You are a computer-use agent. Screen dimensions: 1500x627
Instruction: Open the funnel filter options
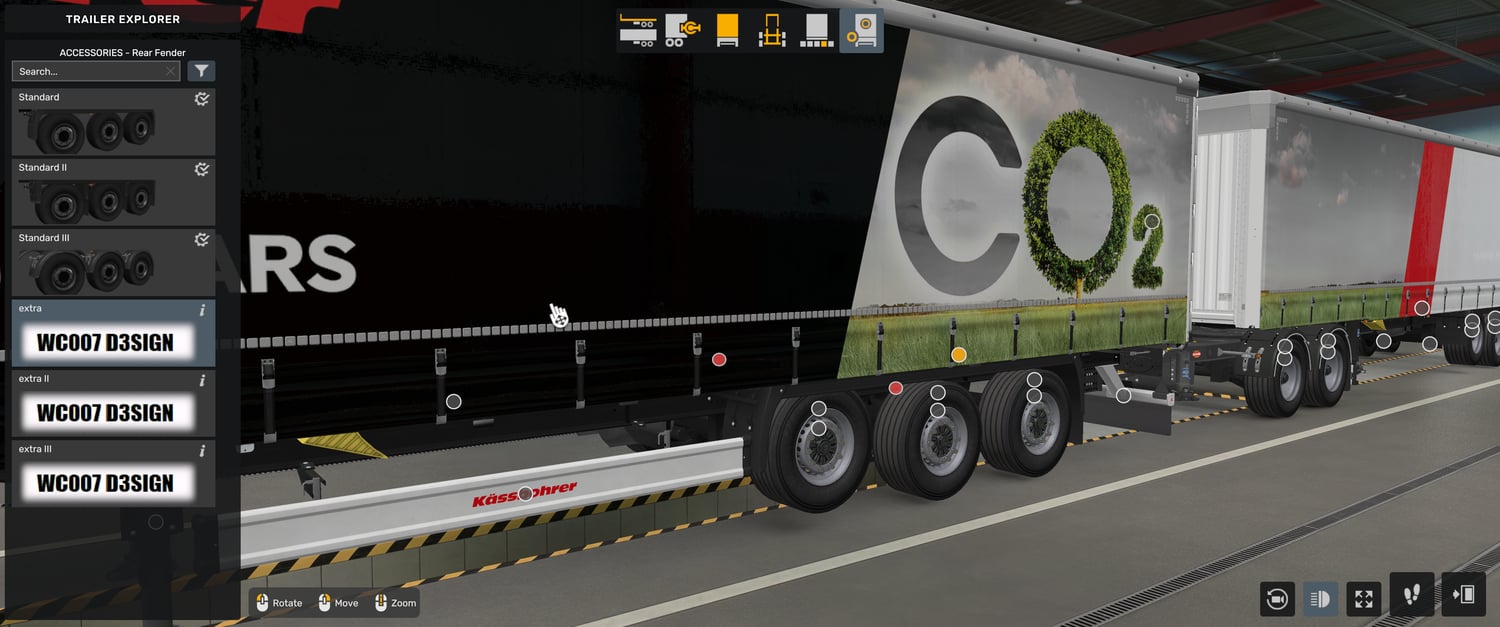201,71
